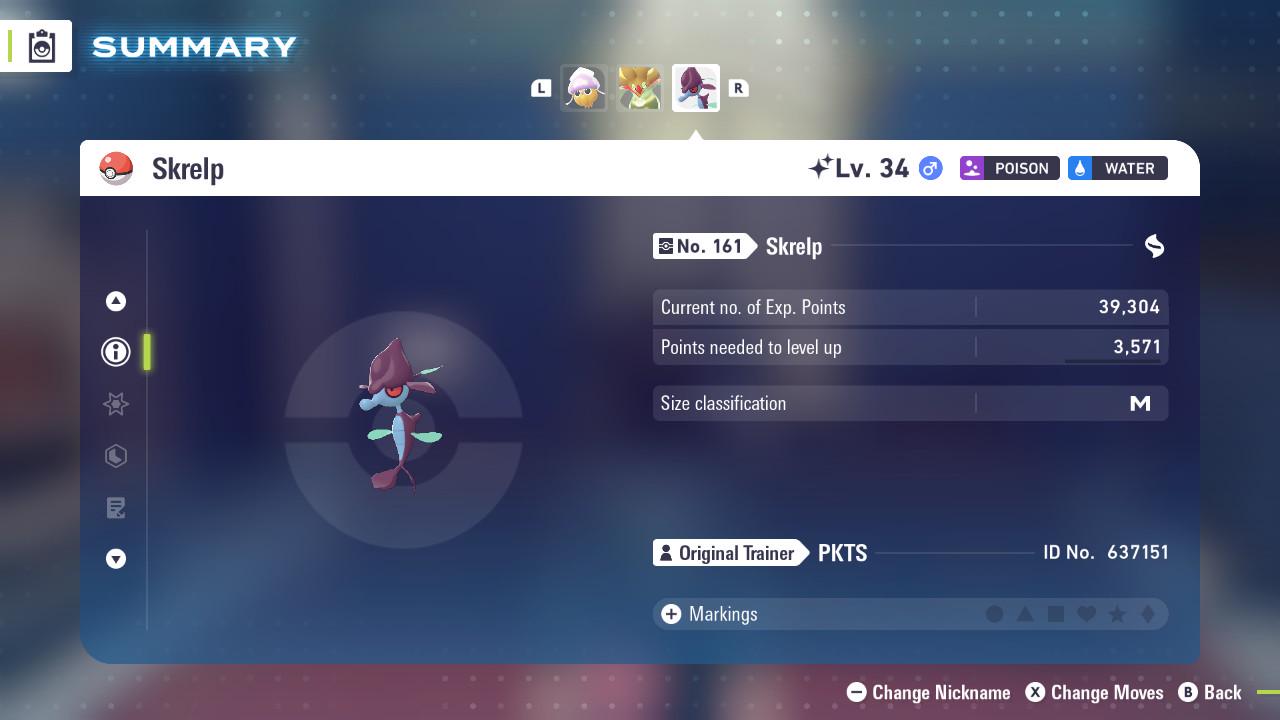Select the Kricketune party thumbnail

click(x=639, y=87)
